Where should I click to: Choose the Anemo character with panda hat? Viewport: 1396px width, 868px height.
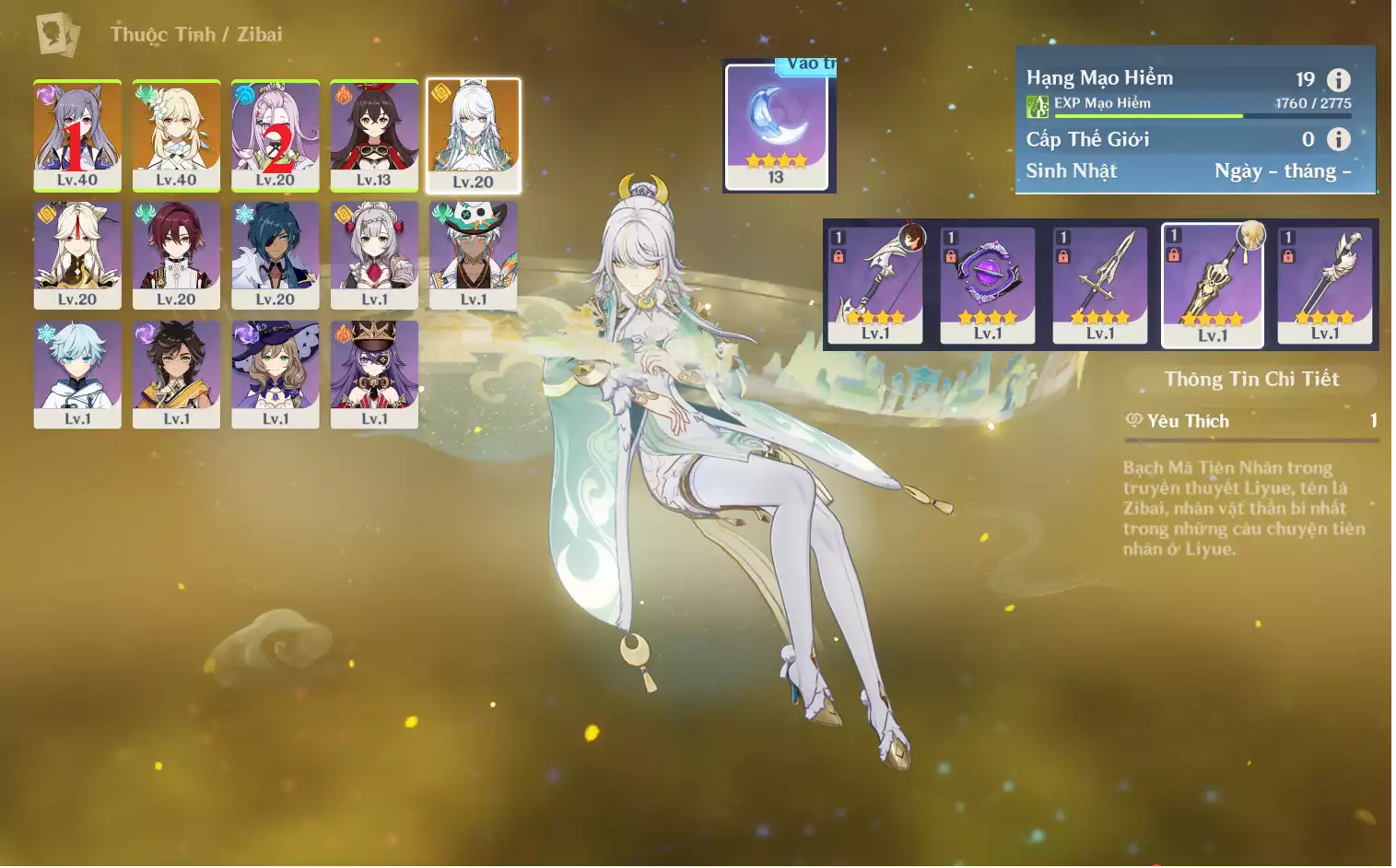(474, 254)
